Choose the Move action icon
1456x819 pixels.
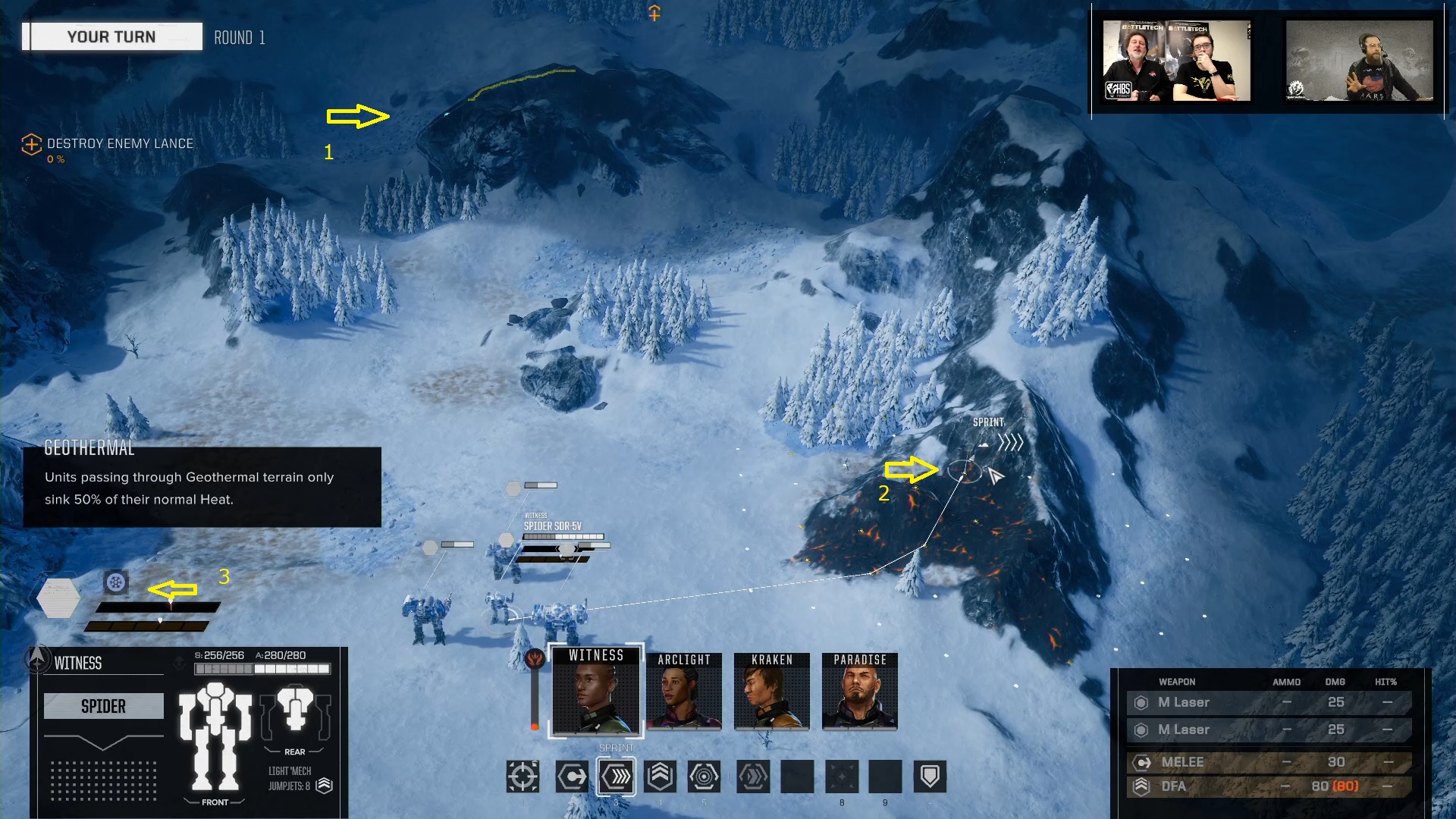coord(572,777)
